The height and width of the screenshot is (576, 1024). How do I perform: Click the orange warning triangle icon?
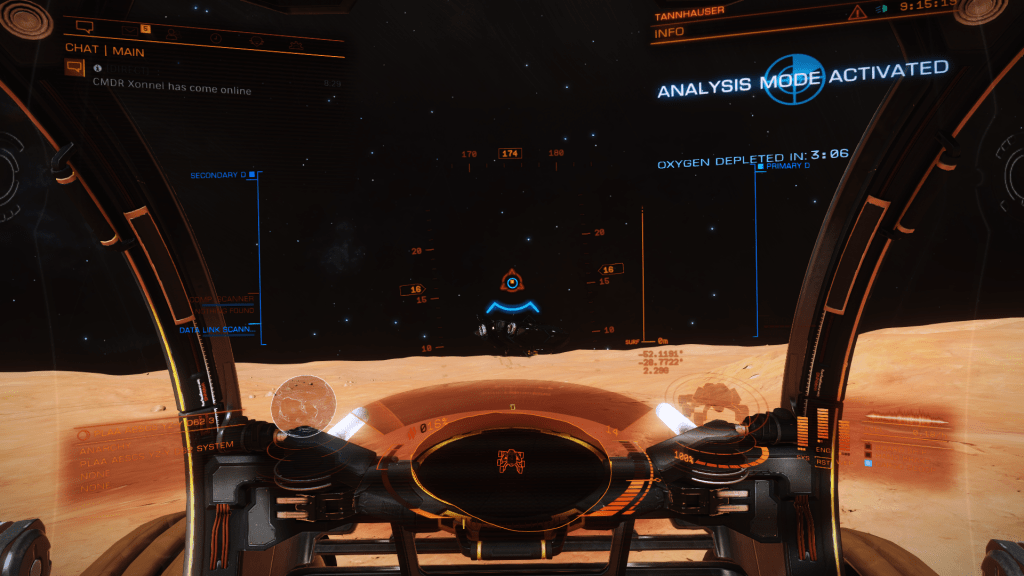(856, 13)
